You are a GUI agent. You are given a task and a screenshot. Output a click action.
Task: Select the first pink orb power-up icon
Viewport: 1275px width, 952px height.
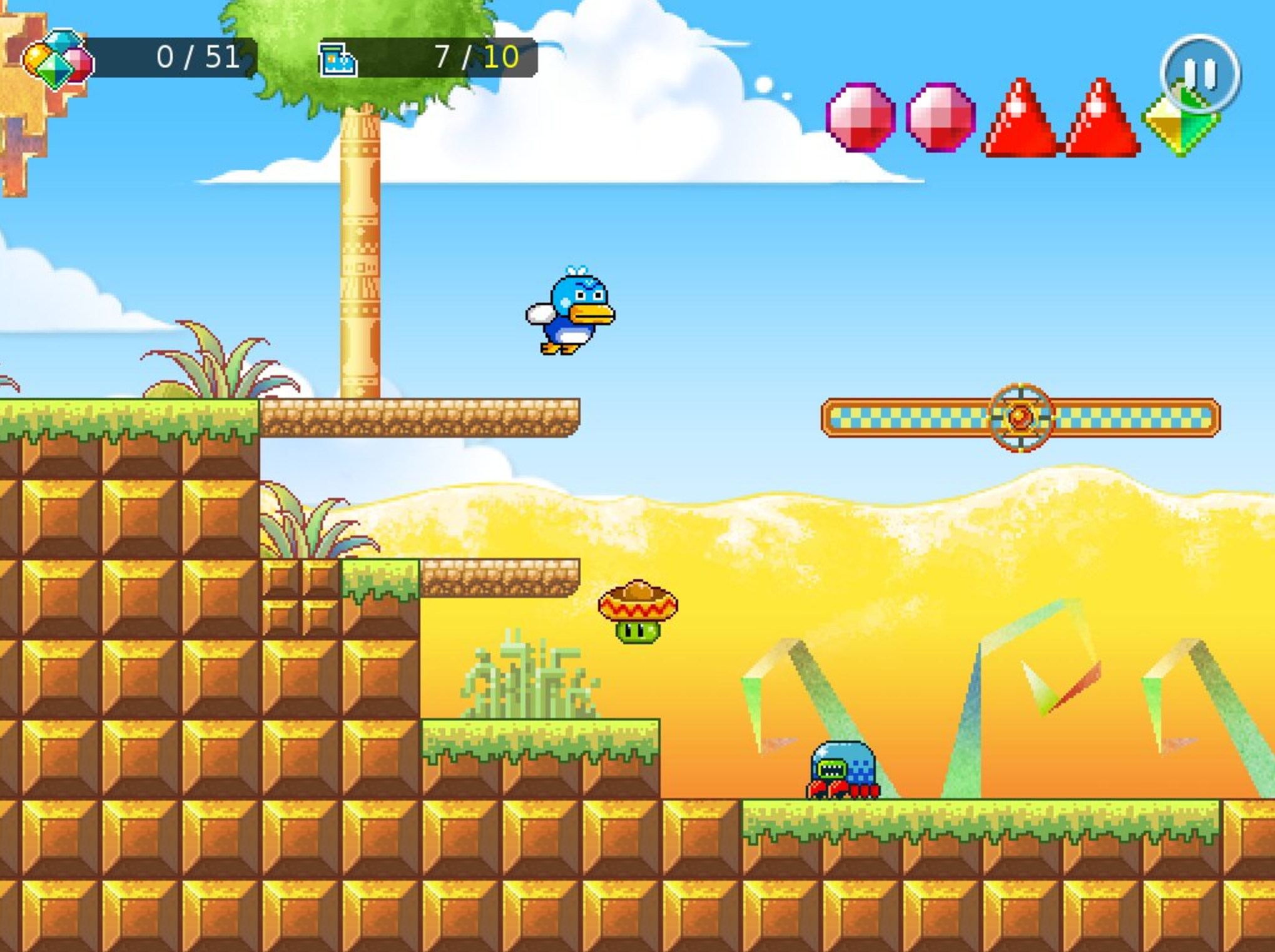coord(861,116)
